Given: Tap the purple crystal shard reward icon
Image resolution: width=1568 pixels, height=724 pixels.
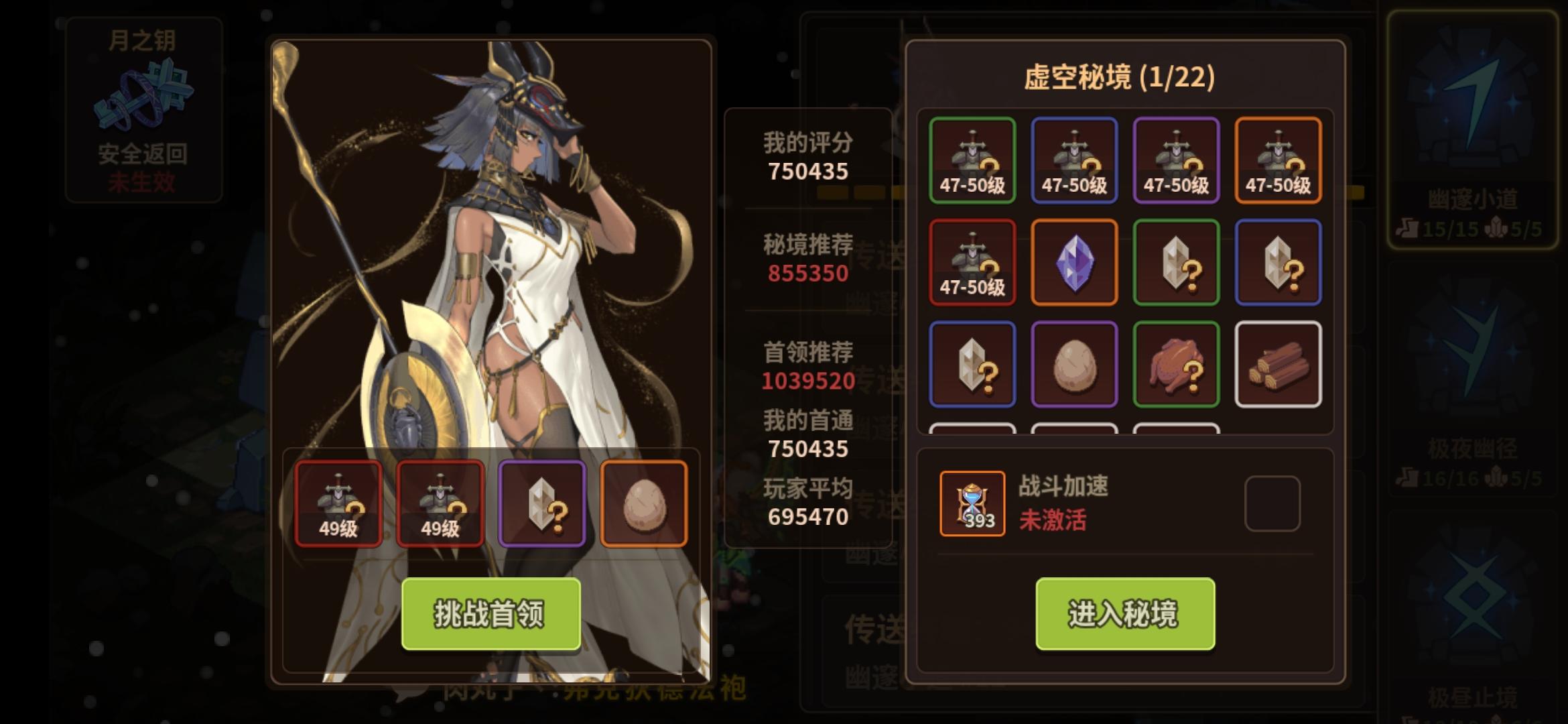Looking at the screenshot, I should 1075,263.
